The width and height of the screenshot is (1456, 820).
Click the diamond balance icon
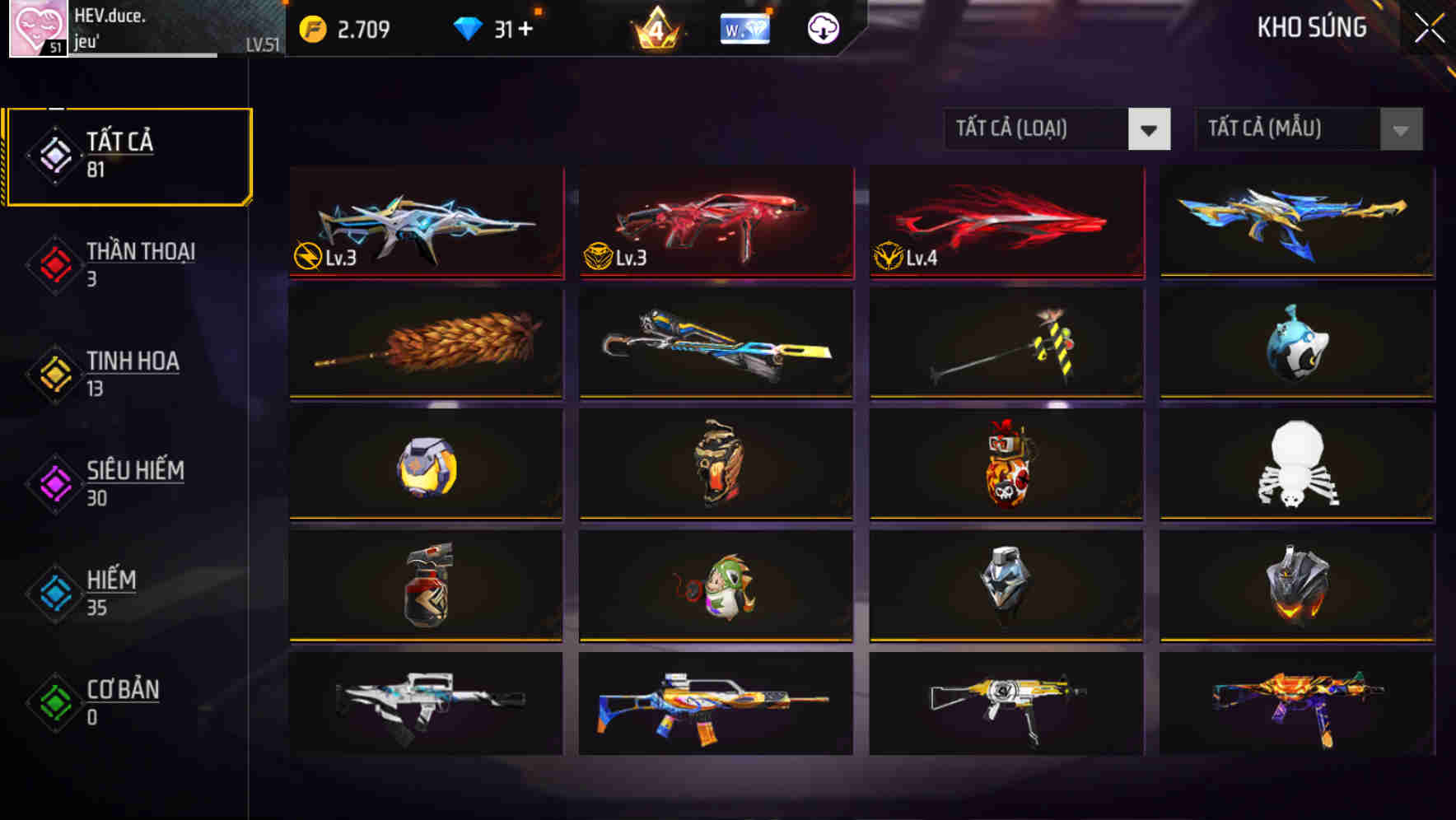(x=469, y=27)
